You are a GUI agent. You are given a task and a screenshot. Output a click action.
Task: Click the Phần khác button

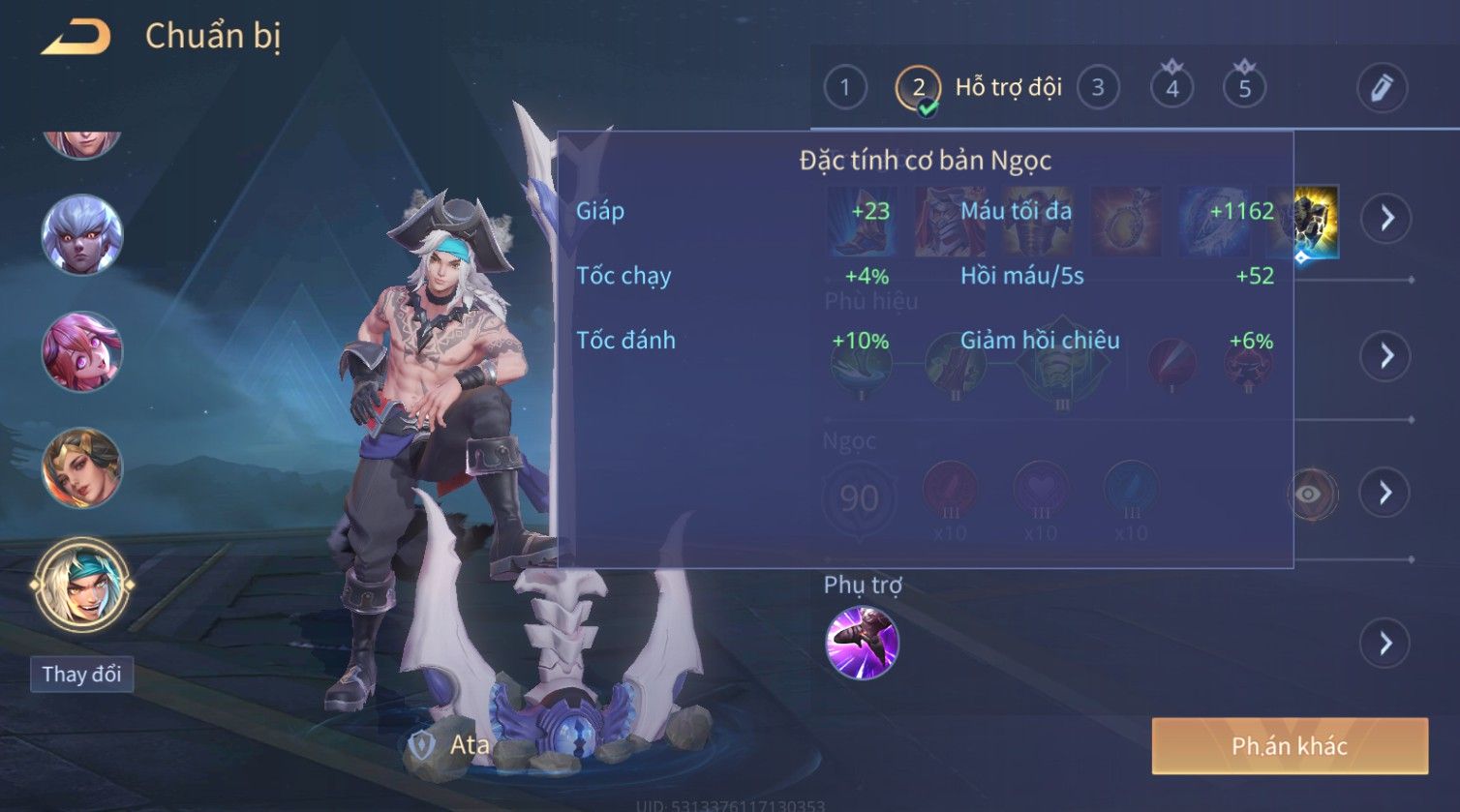click(1290, 746)
